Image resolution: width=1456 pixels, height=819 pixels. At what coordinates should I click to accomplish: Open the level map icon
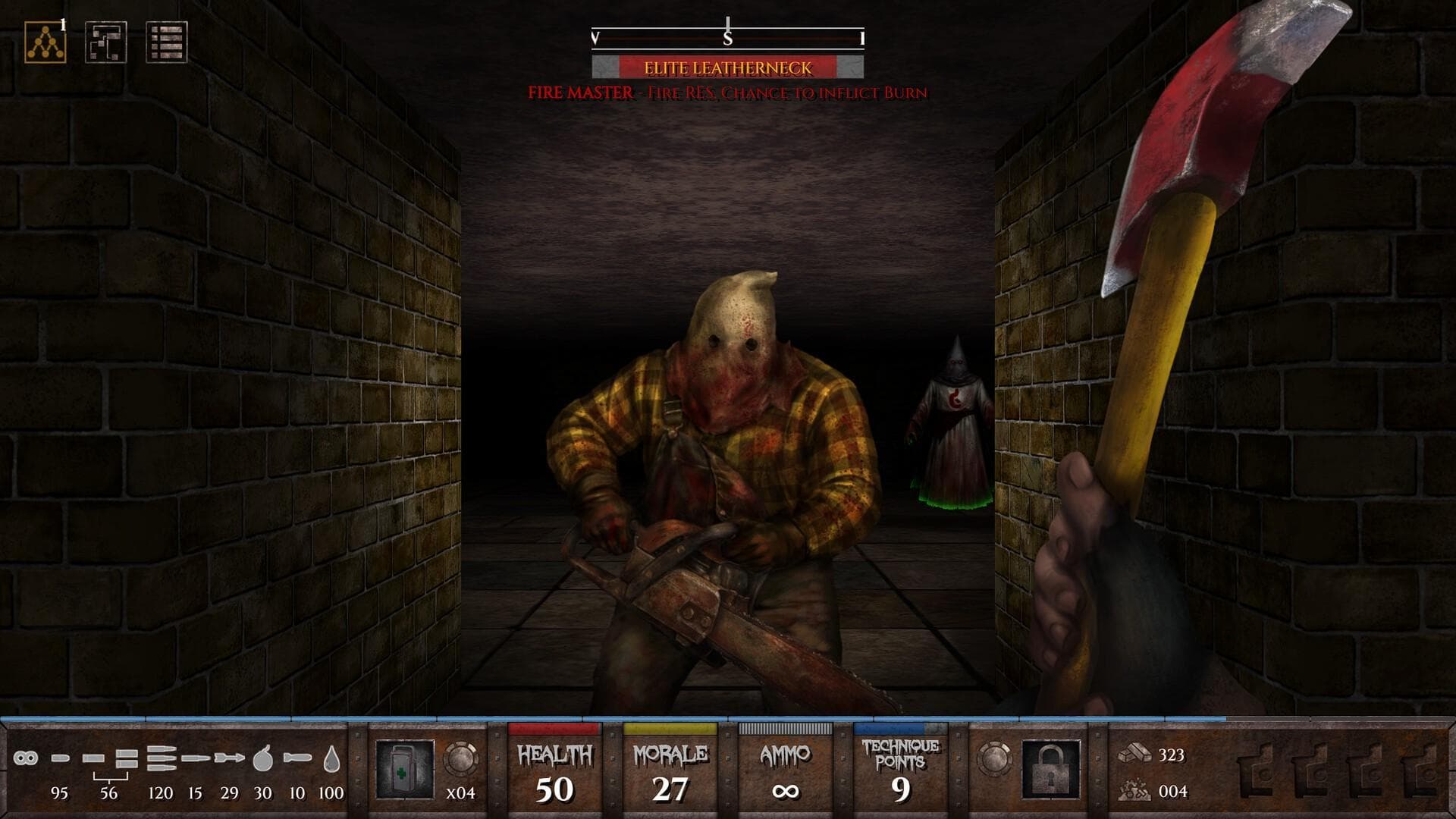pyautogui.click(x=105, y=42)
